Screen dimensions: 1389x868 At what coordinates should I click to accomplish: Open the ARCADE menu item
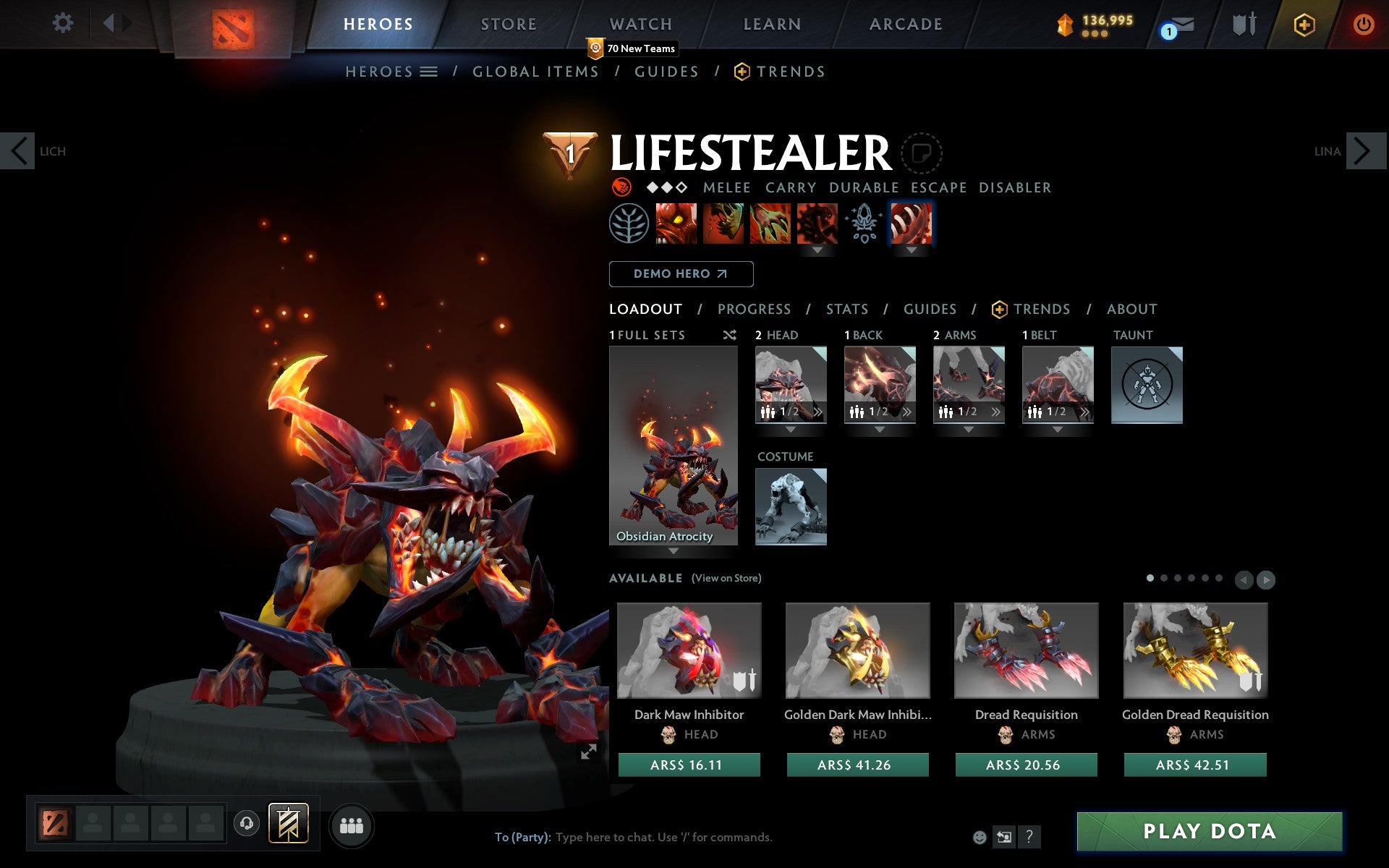pyautogui.click(x=905, y=23)
